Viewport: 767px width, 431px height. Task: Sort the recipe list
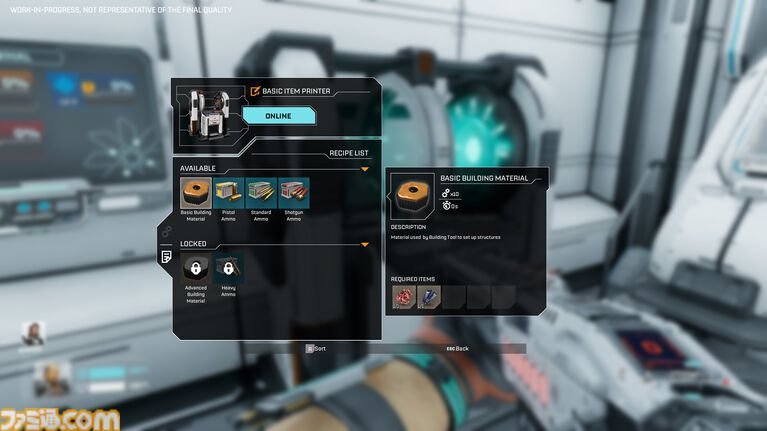pos(316,349)
